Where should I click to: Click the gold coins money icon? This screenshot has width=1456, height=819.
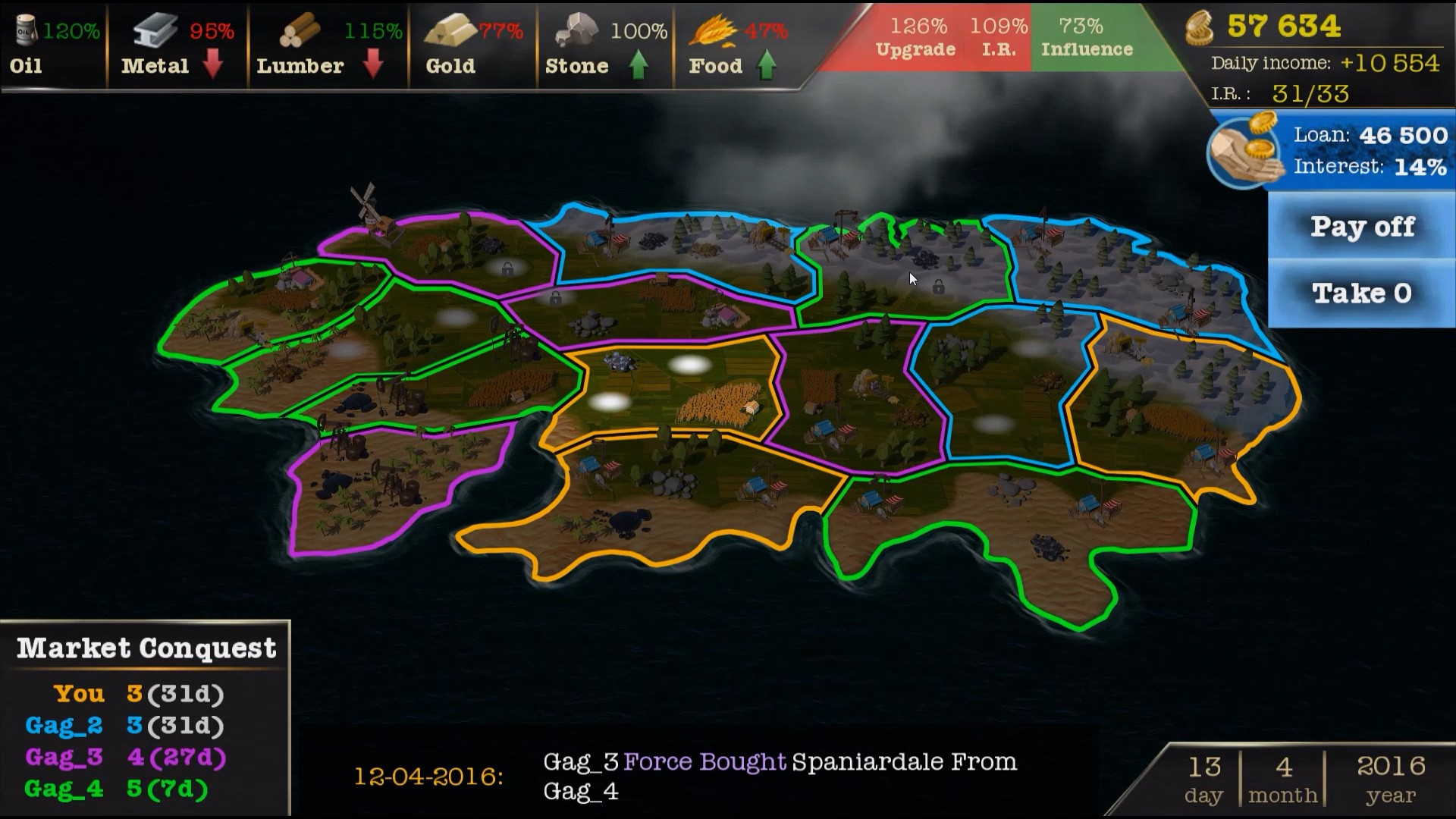point(1200,28)
